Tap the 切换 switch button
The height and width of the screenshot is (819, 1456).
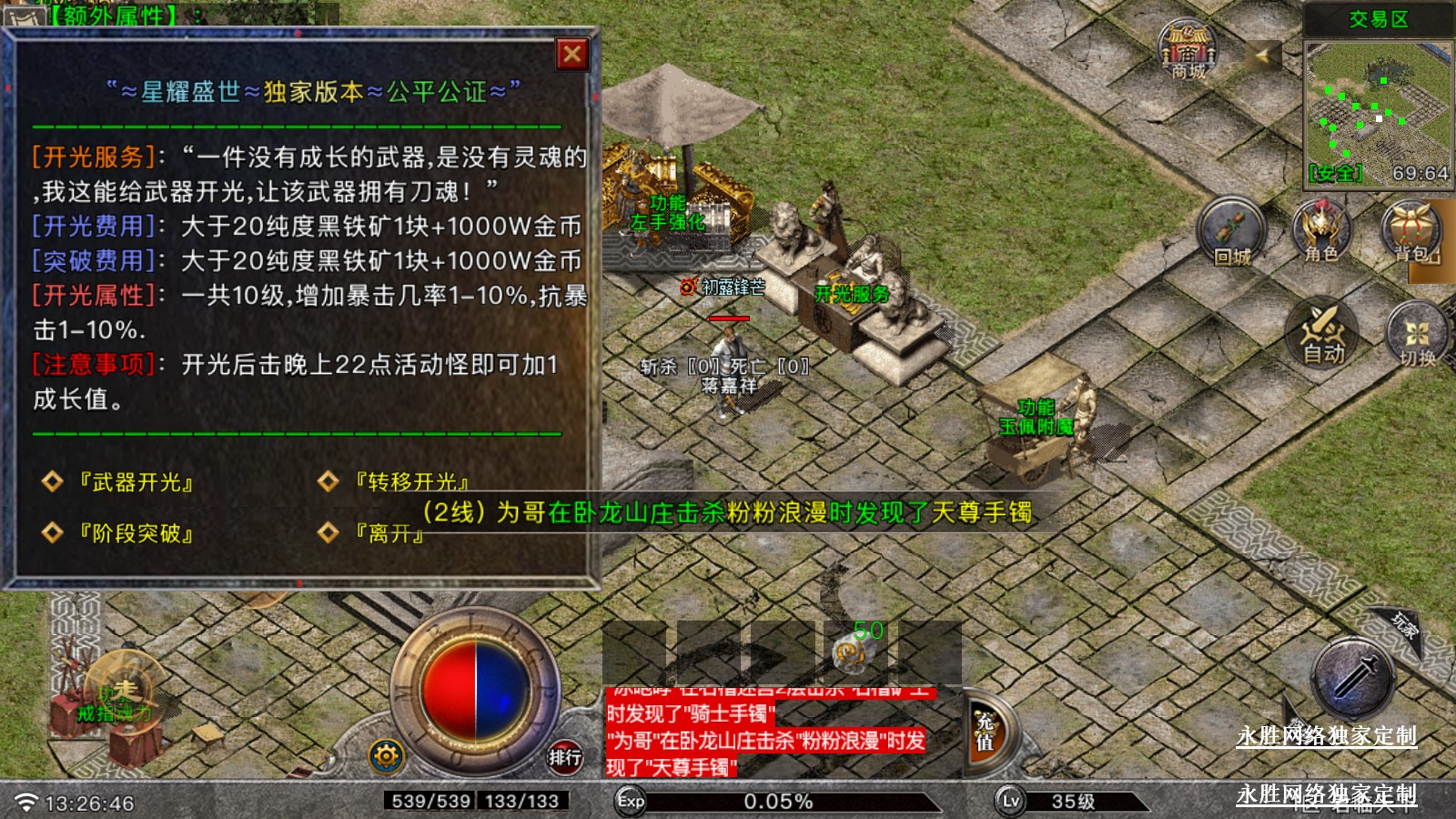pos(1417,335)
